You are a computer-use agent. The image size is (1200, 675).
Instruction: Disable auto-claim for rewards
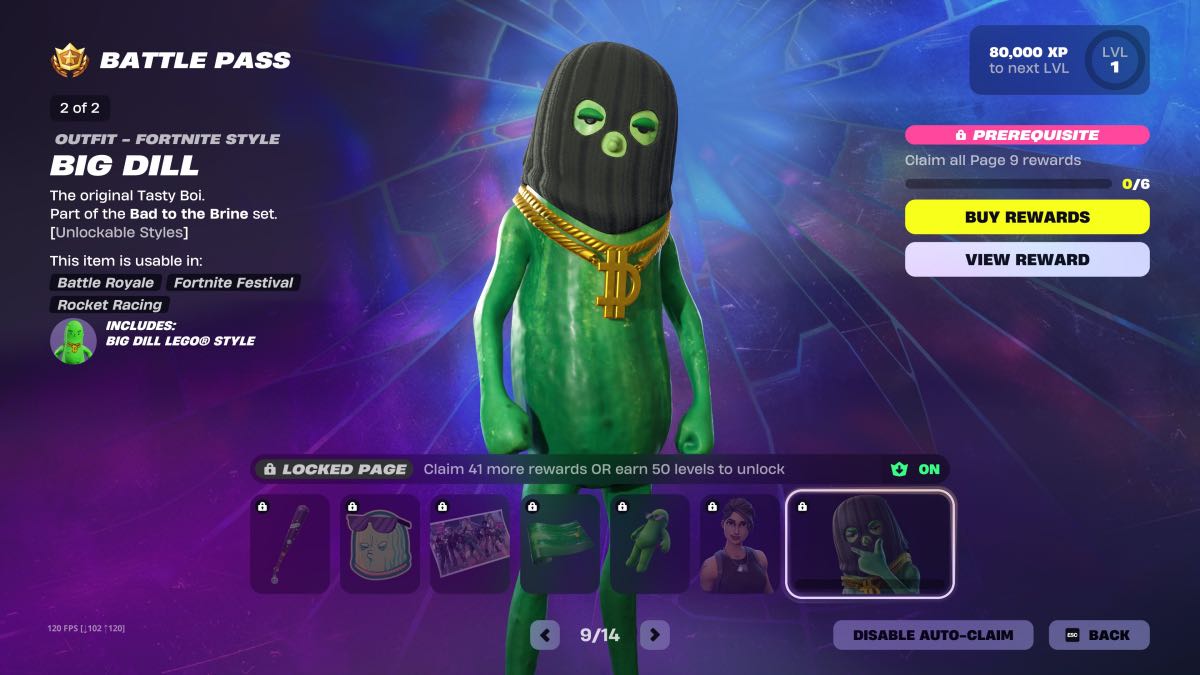coord(932,635)
